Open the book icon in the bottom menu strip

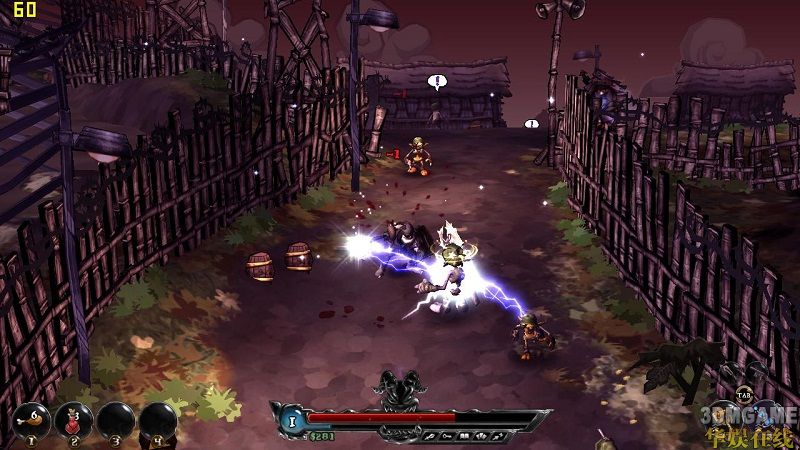(465, 436)
